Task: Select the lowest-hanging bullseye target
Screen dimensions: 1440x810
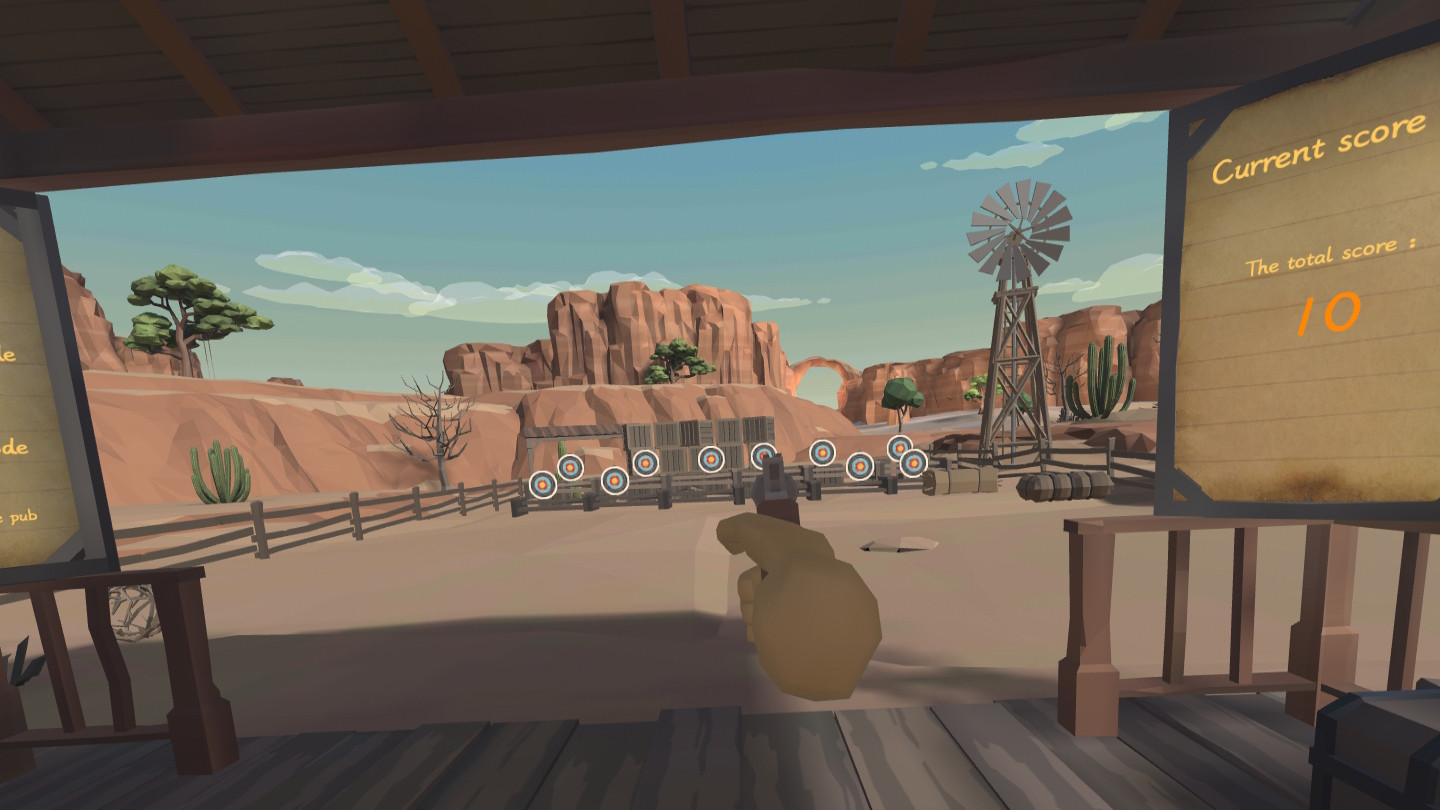Action: [542, 486]
